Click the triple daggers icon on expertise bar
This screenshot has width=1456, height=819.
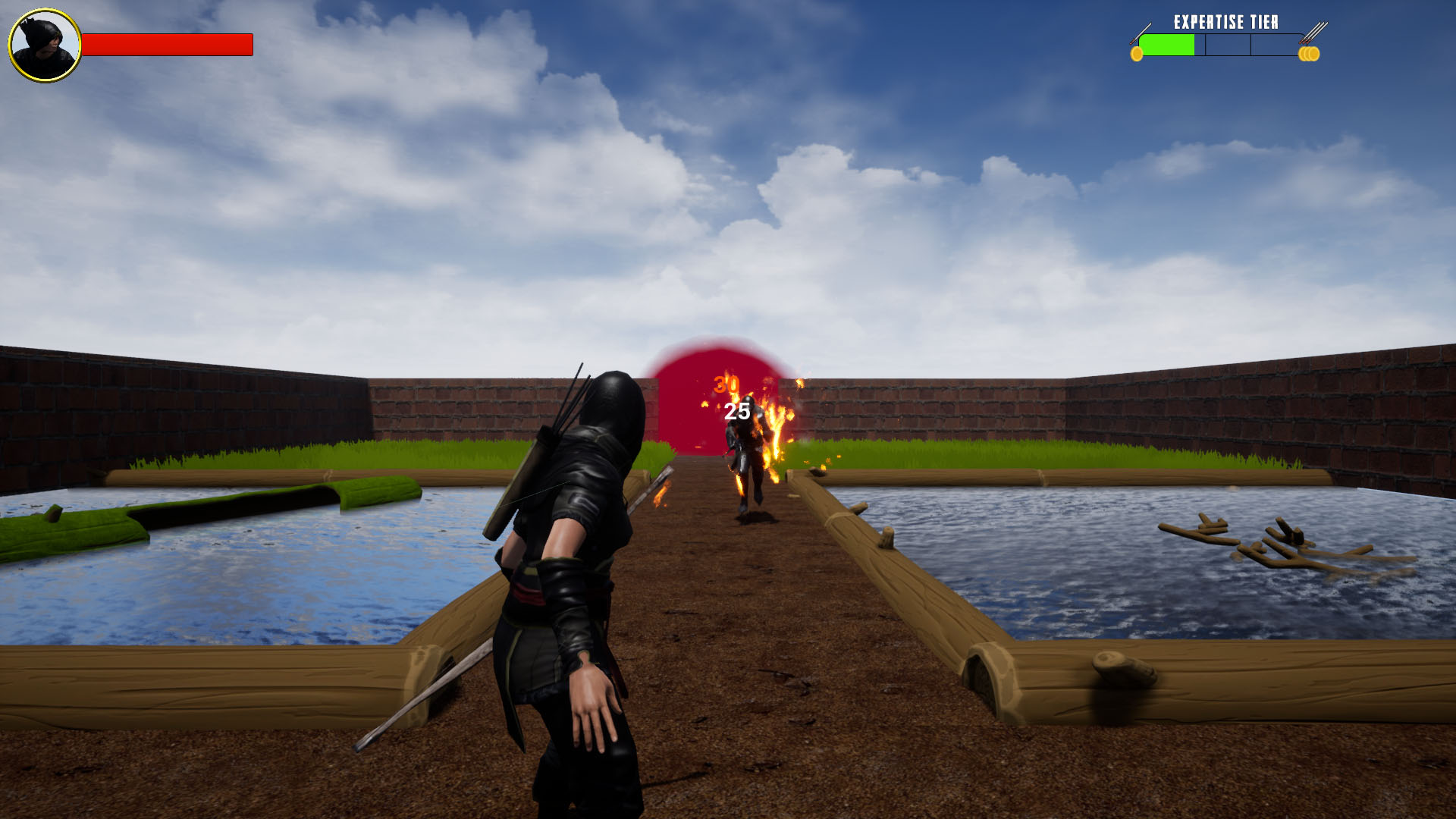coord(1316,32)
